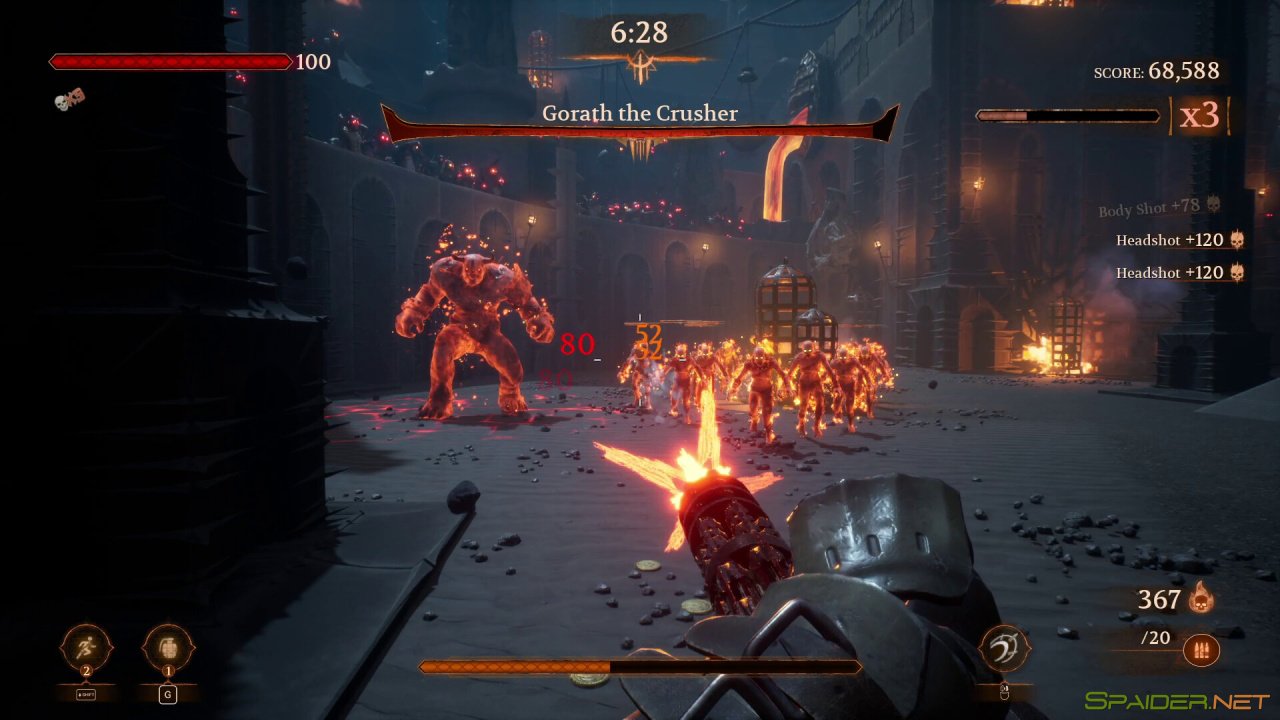Select the flaming skull currency icon

click(x=1201, y=599)
